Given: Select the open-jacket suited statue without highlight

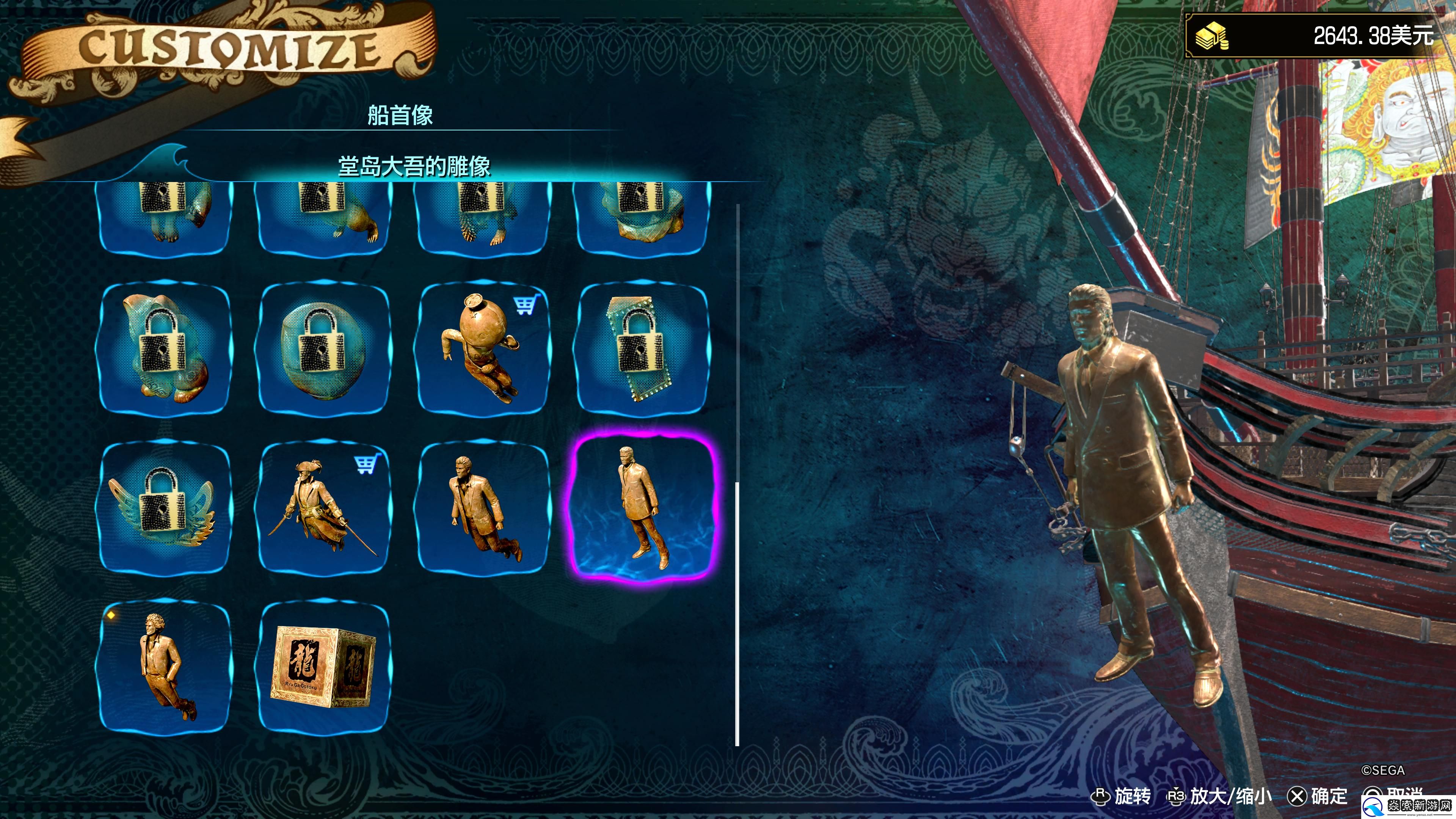Looking at the screenshot, I should click(x=483, y=507).
